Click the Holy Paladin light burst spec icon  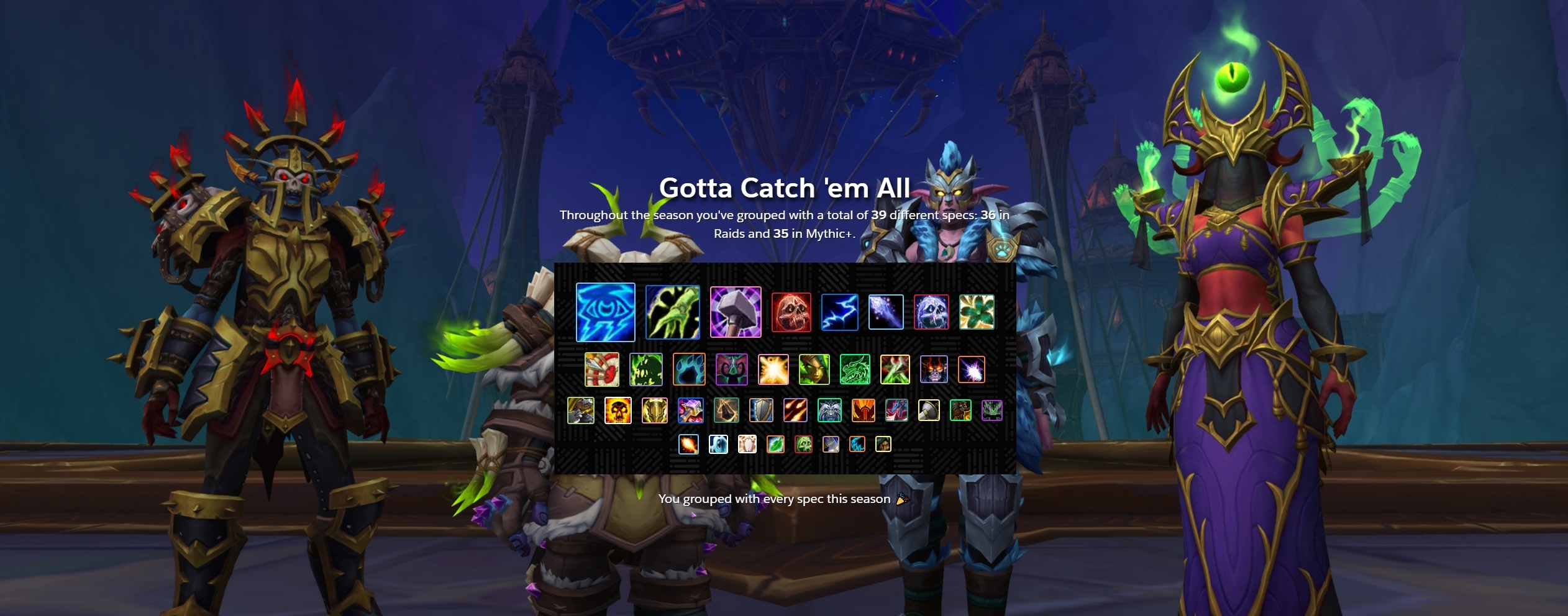[773, 370]
